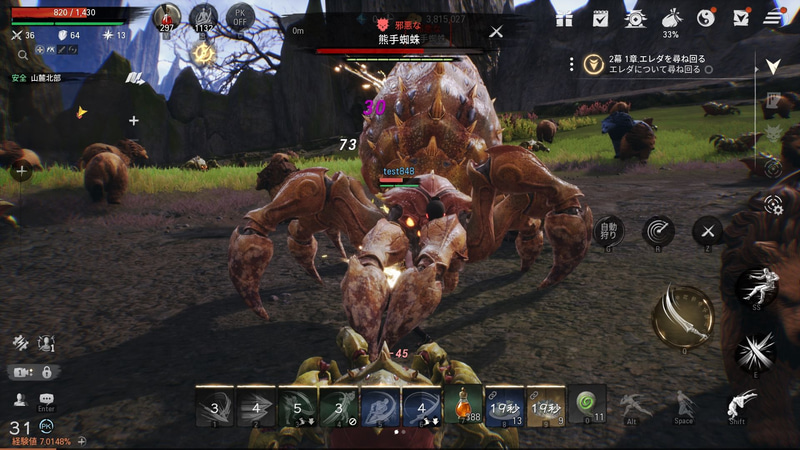Screen dimensions: 800x450
Task: Trigger the dash skill marked SS
Action: [x=756, y=288]
